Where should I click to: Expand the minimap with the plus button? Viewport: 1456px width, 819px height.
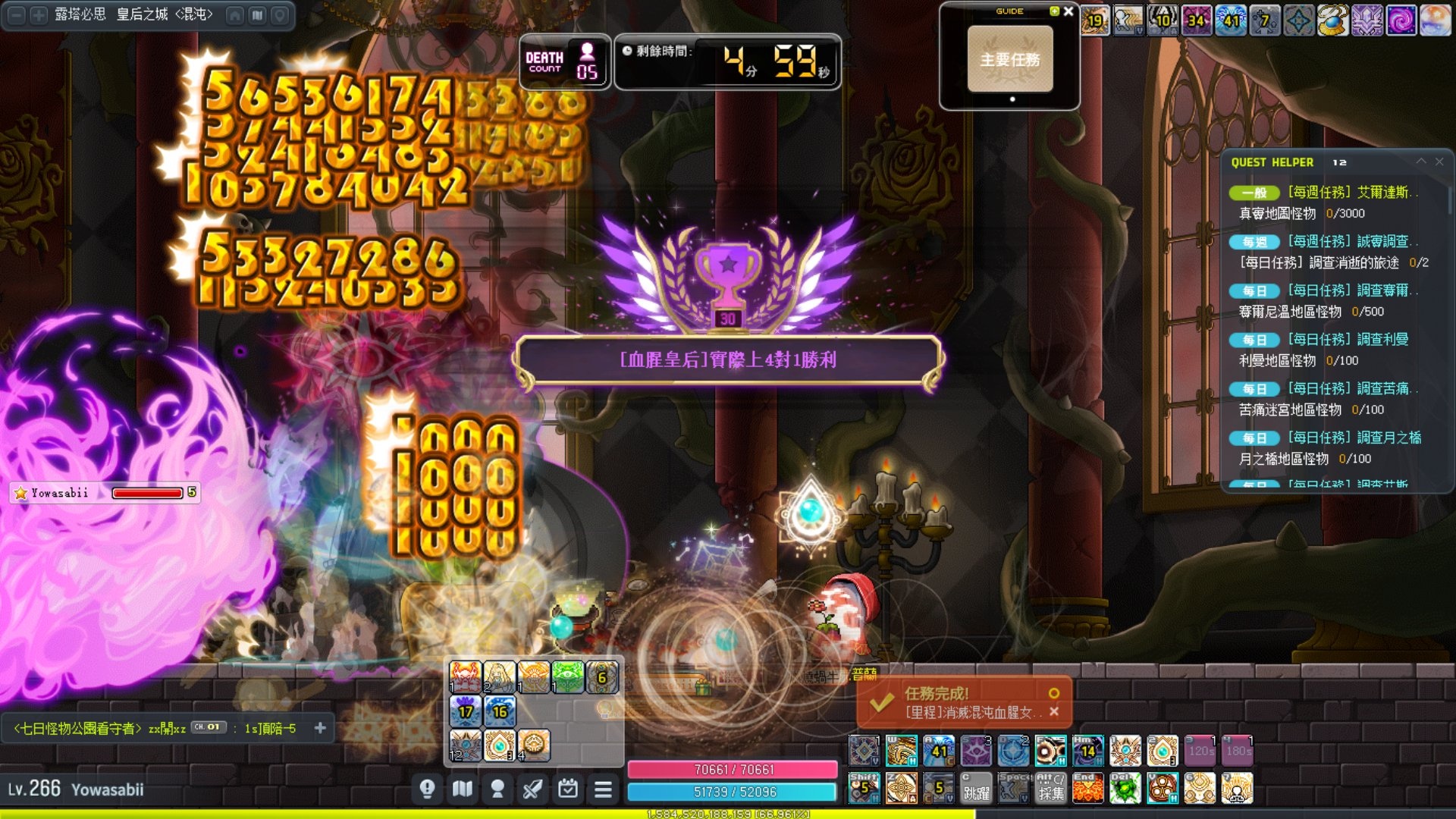38,14
